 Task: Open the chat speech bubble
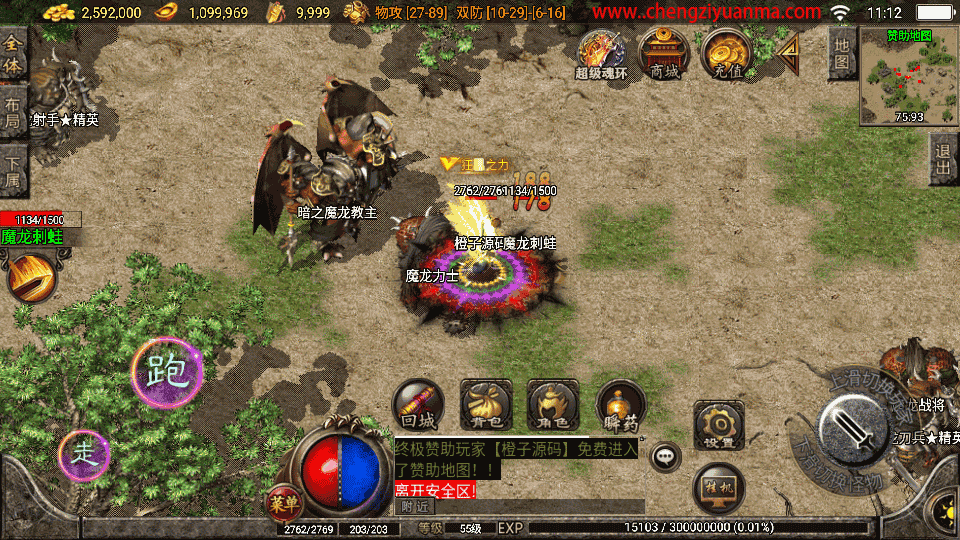pyautogui.click(x=665, y=457)
